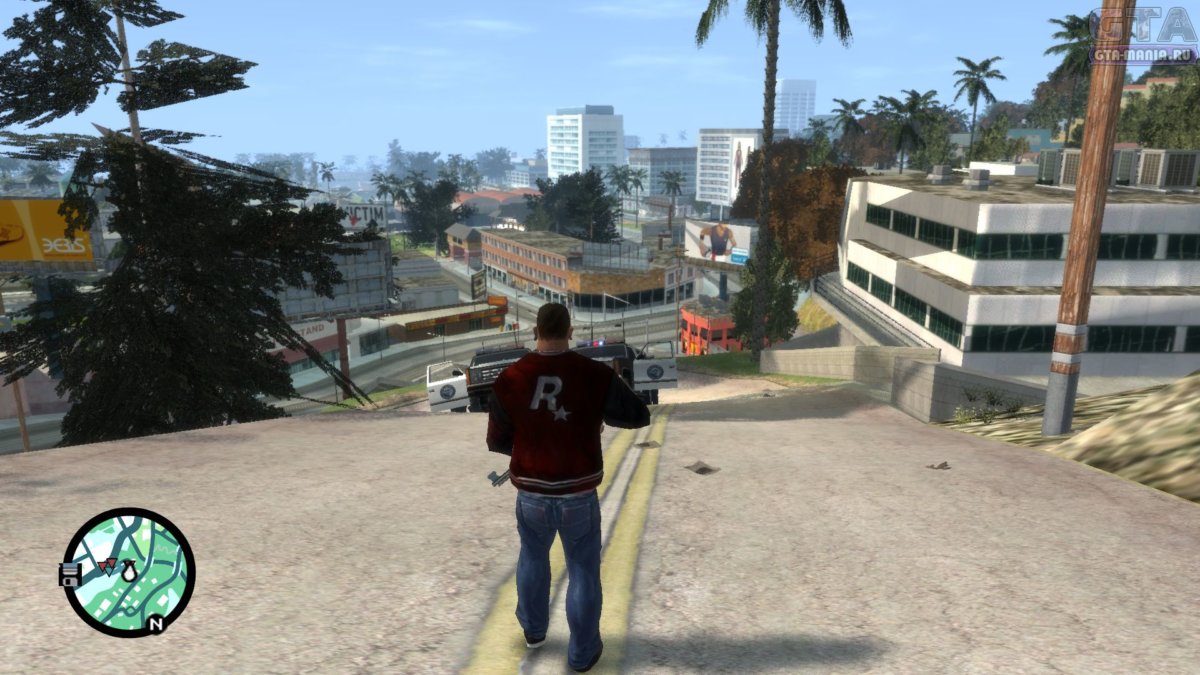The image size is (1200, 675).
Task: Click the north N compass marker
Action: 155,624
